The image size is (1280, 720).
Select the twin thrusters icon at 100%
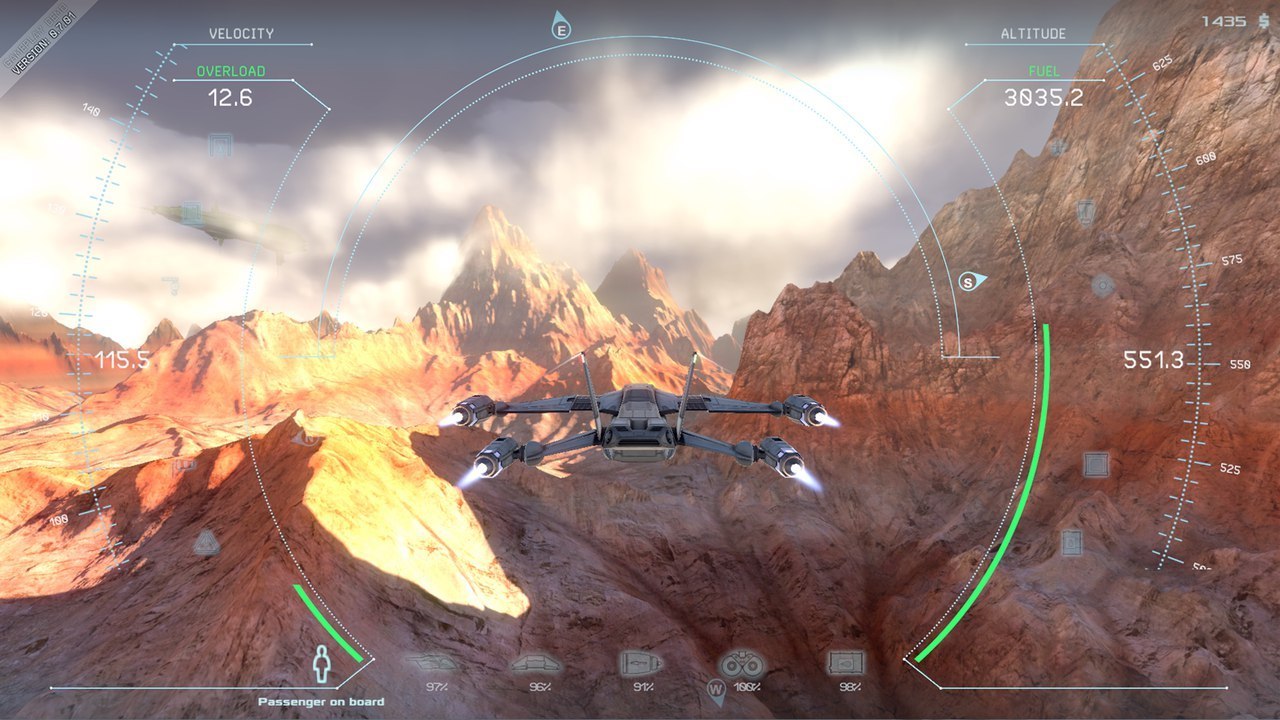[x=740, y=662]
